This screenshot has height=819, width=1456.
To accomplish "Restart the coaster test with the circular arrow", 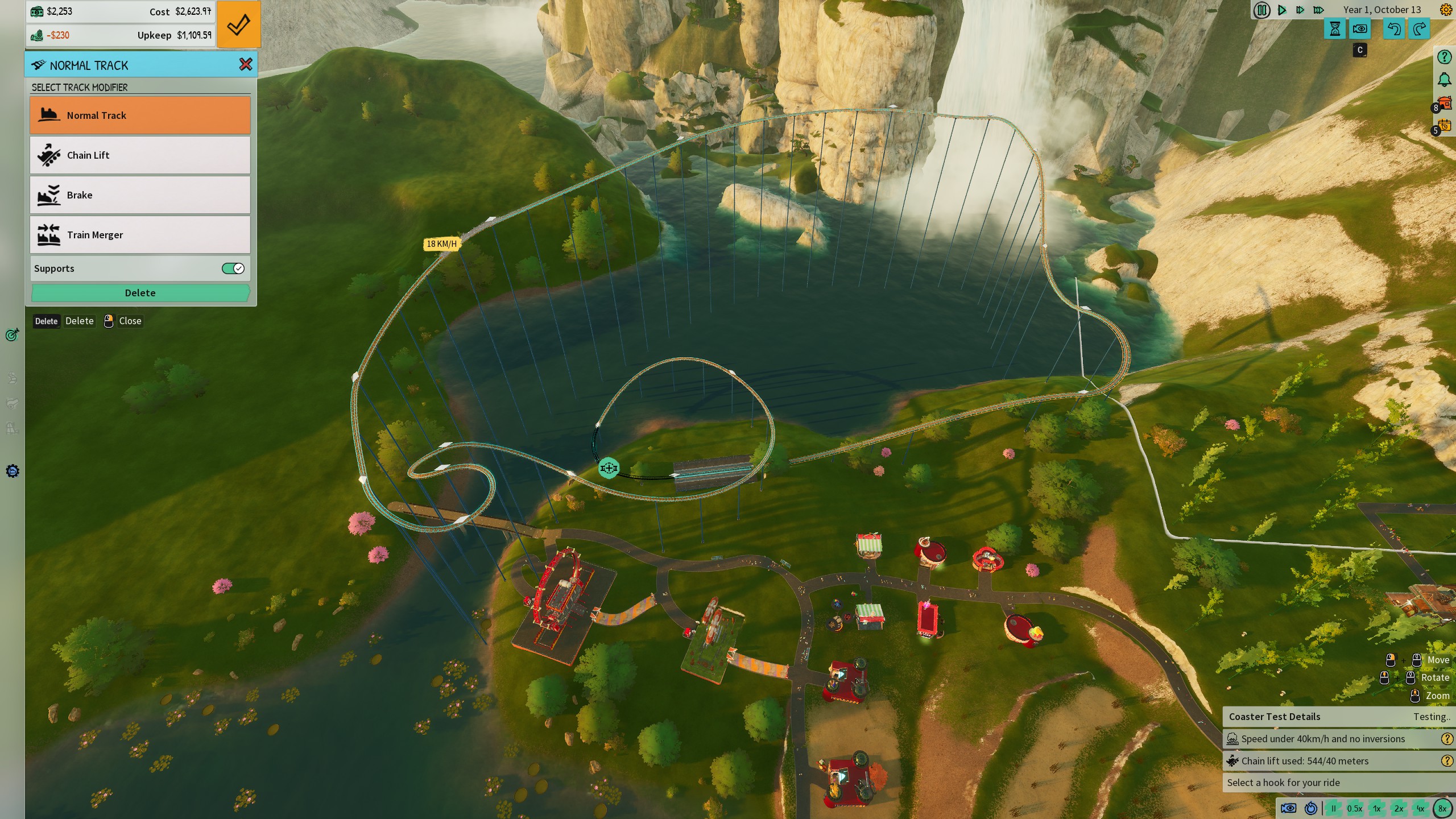I will [1311, 808].
